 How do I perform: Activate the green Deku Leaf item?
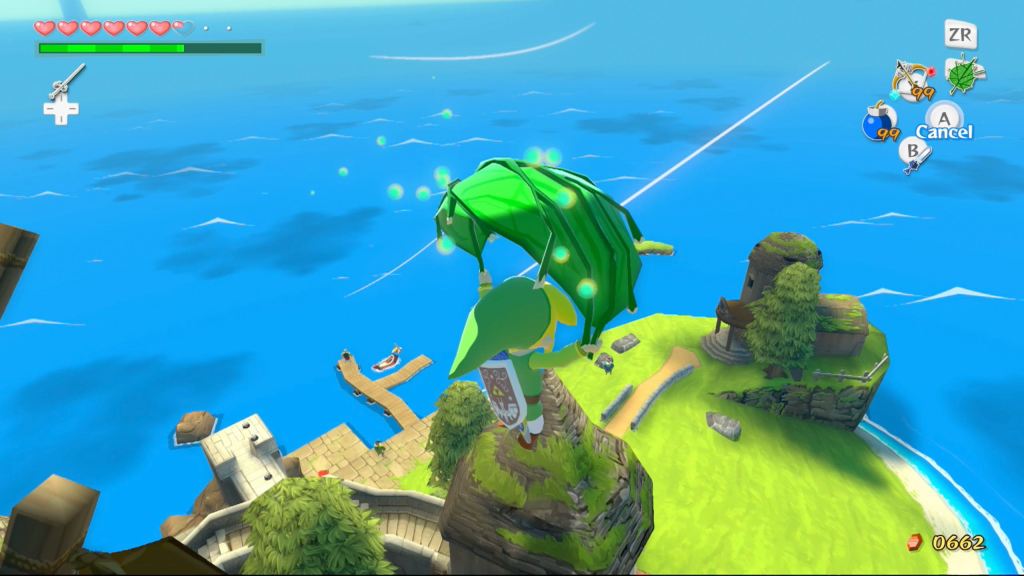tap(963, 75)
